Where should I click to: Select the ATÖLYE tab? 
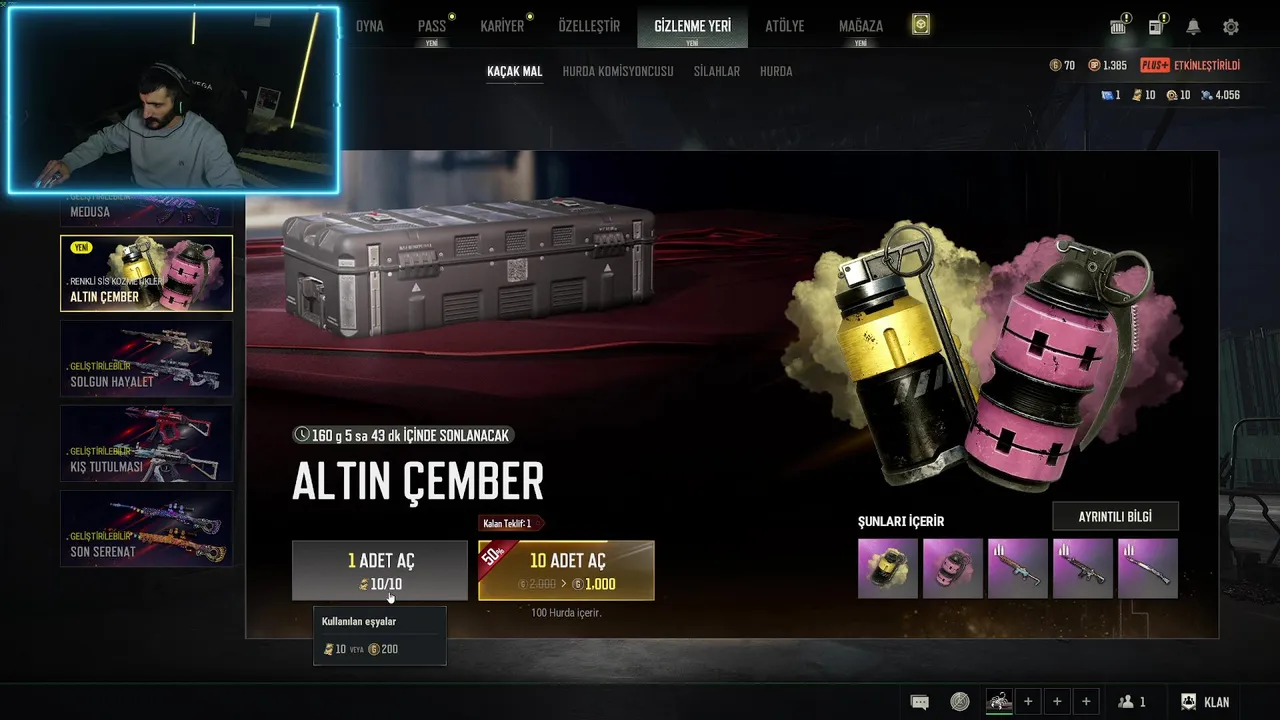[784, 26]
